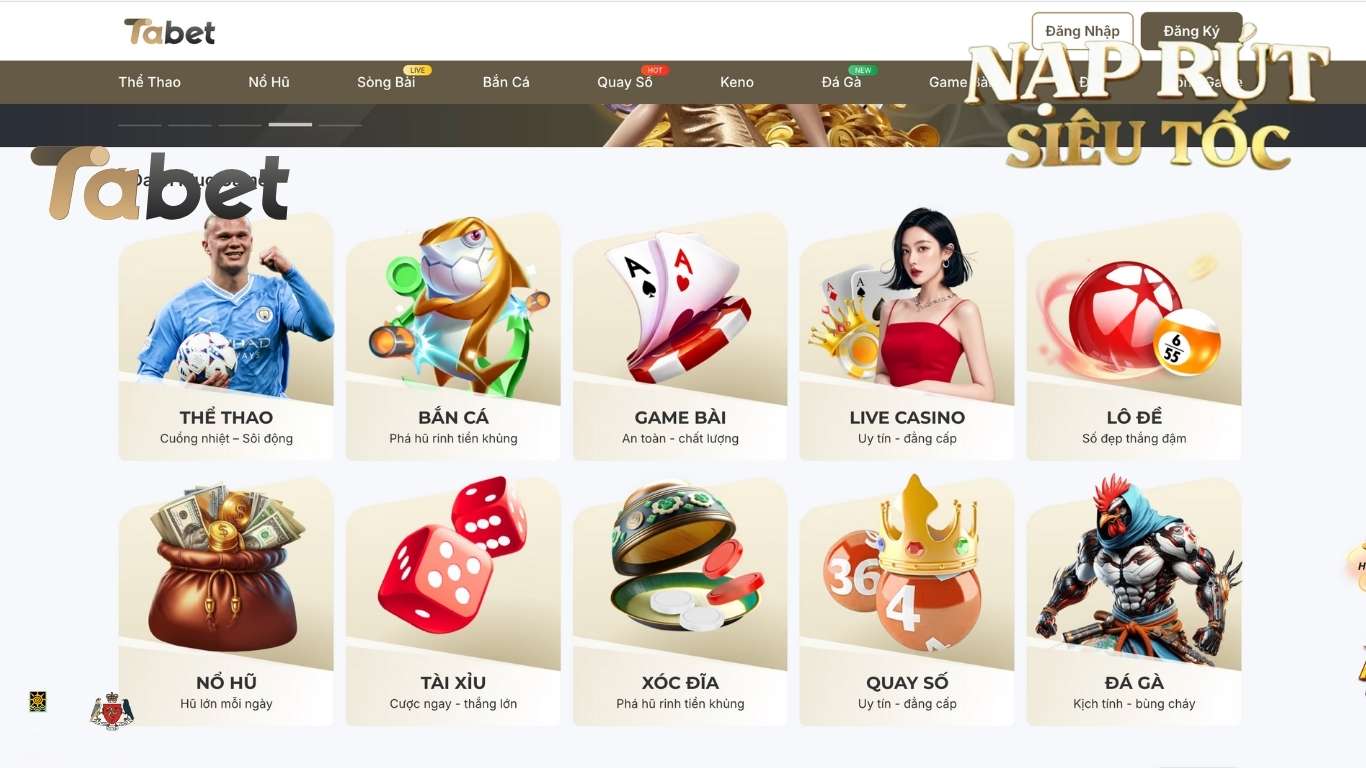Viewport: 1366px width, 768px height.
Task: Open the Thể Thao navigation menu
Action: (149, 82)
